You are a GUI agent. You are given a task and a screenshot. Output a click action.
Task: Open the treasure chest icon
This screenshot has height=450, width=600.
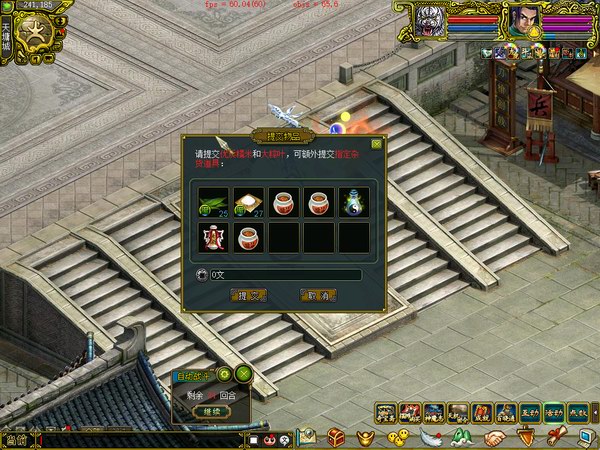pyautogui.click(x=337, y=437)
